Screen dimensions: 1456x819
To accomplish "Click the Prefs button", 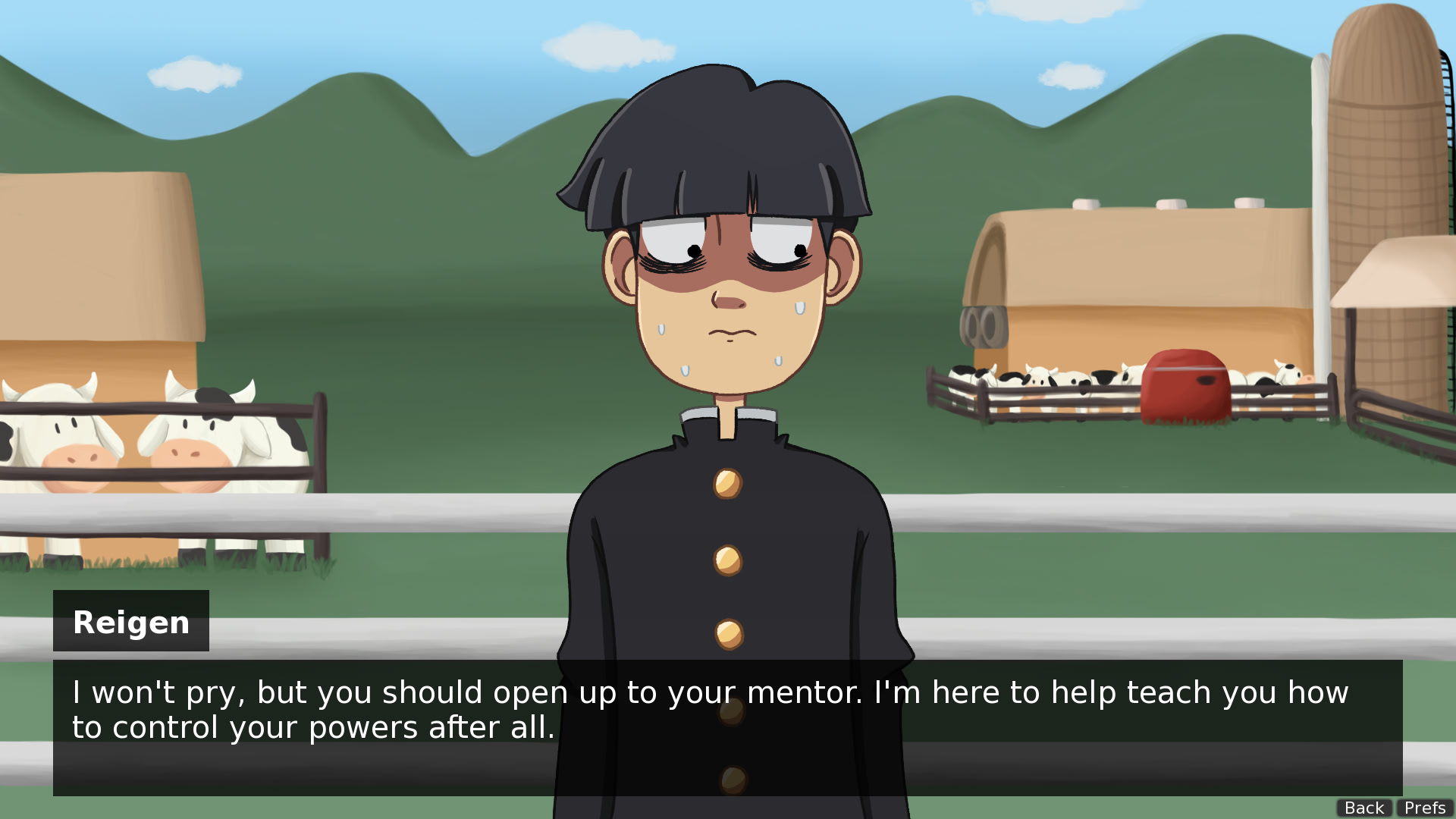I will tap(1425, 808).
